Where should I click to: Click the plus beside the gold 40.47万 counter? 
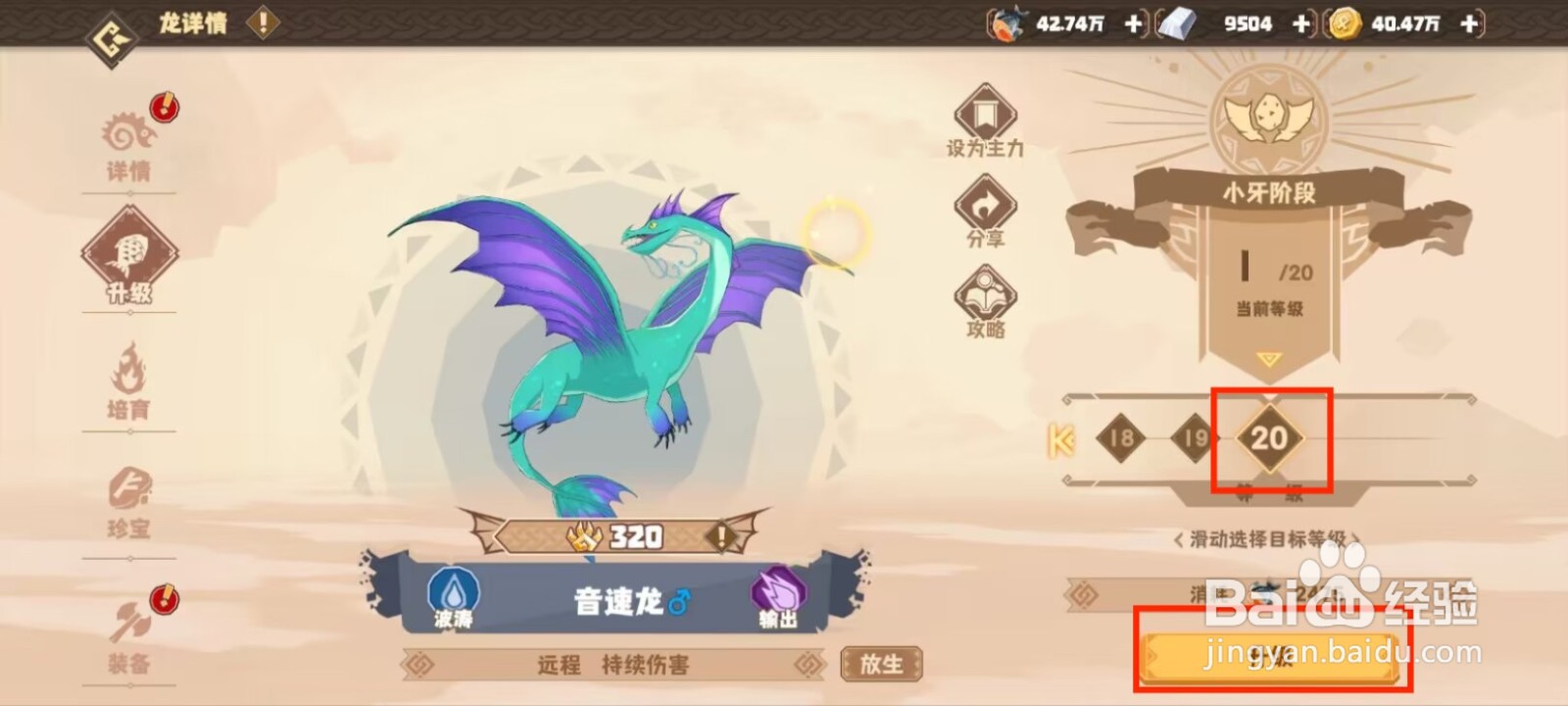point(1467,24)
